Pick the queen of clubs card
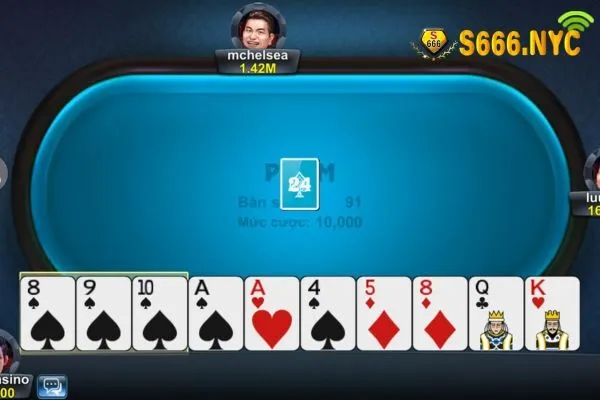This screenshot has height=400, width=600. [x=495, y=313]
